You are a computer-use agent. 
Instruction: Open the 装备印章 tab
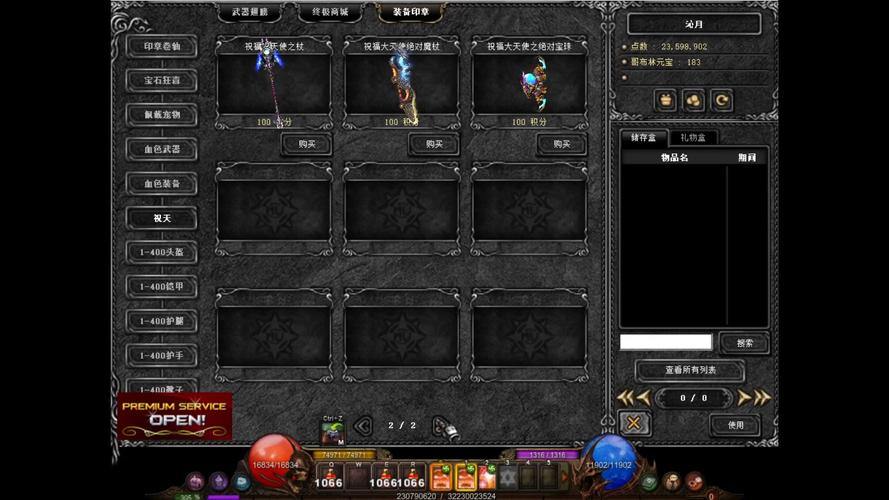[x=410, y=13]
